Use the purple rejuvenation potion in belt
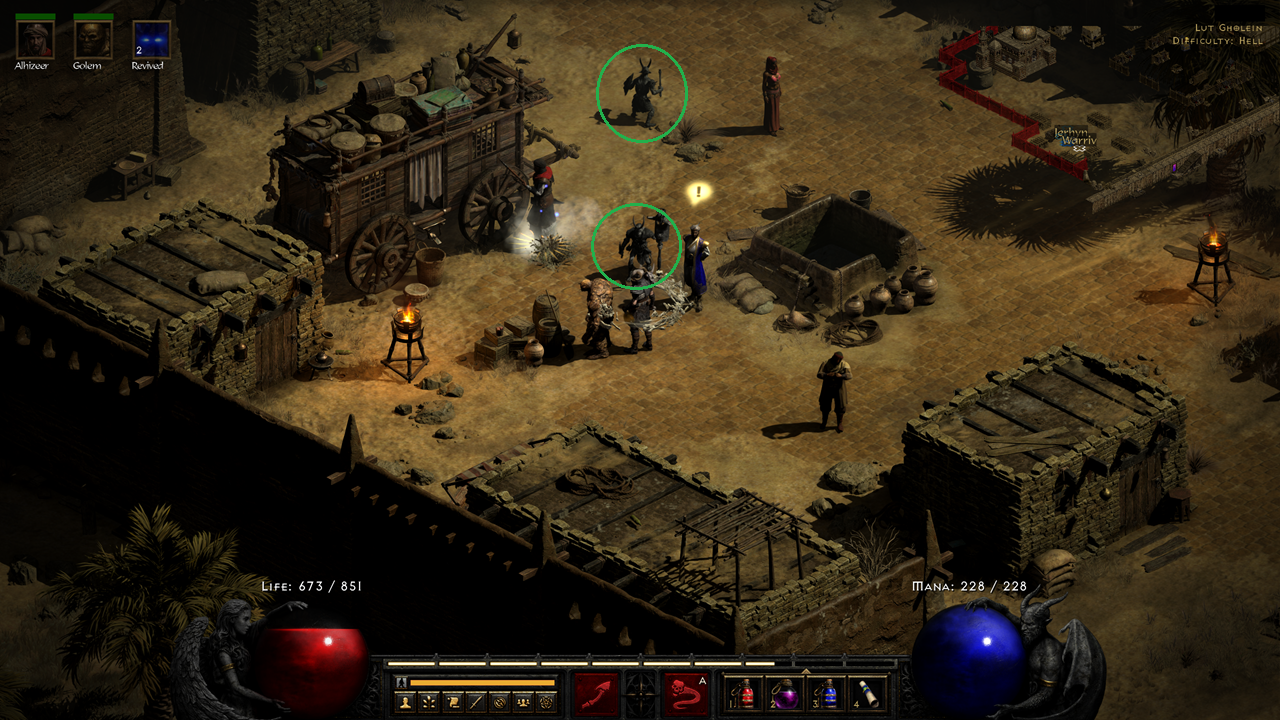This screenshot has width=1280, height=720. coord(786,693)
